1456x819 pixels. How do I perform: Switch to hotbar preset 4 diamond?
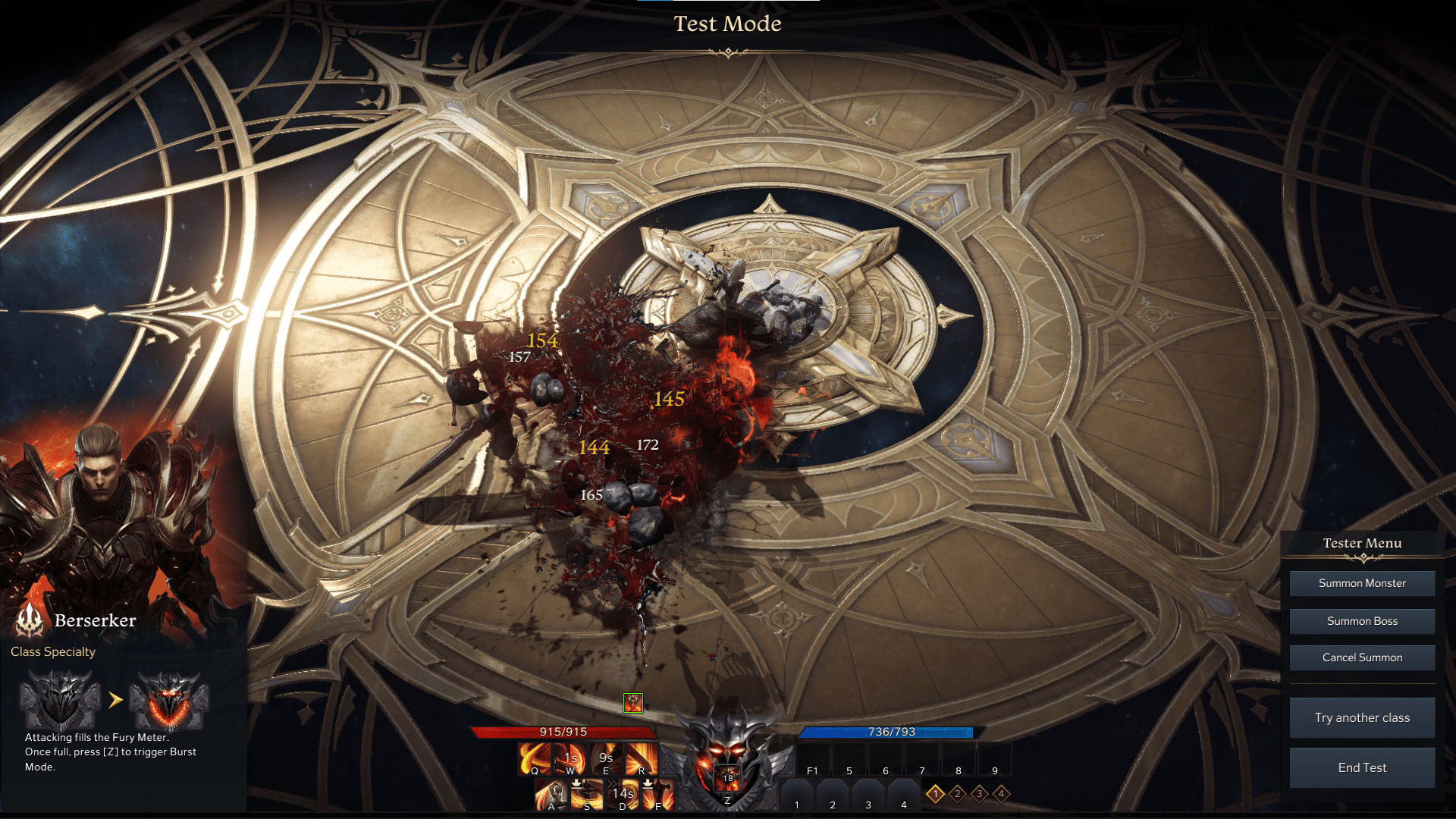point(1002,794)
